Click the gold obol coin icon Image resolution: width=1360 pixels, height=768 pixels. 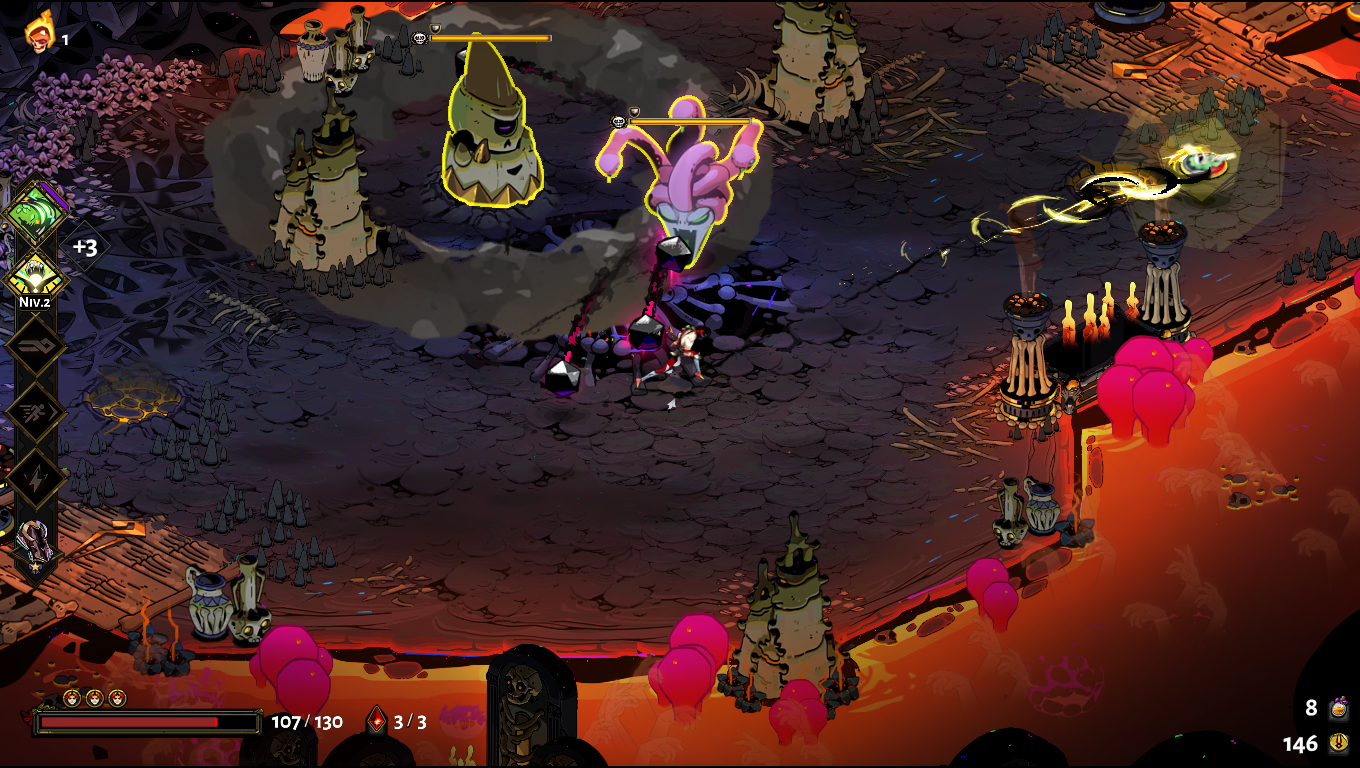coord(1339,744)
